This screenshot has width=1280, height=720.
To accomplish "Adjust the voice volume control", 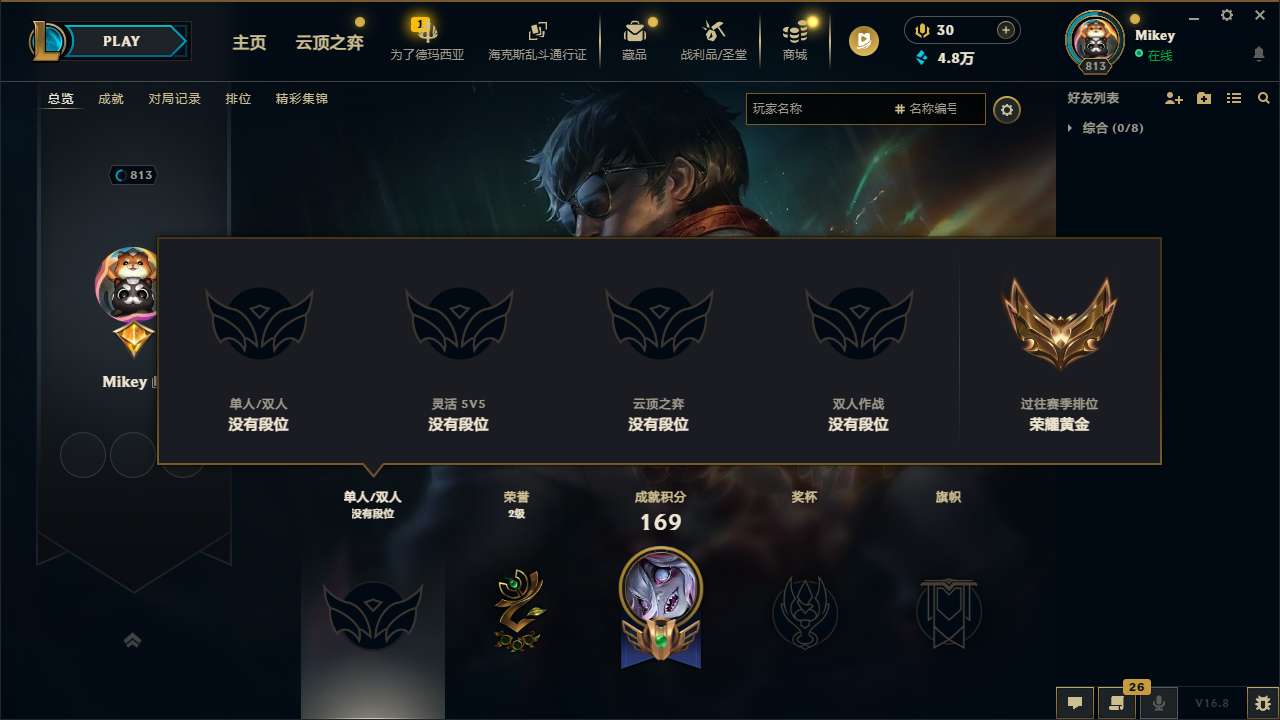I will tap(1005, 29).
